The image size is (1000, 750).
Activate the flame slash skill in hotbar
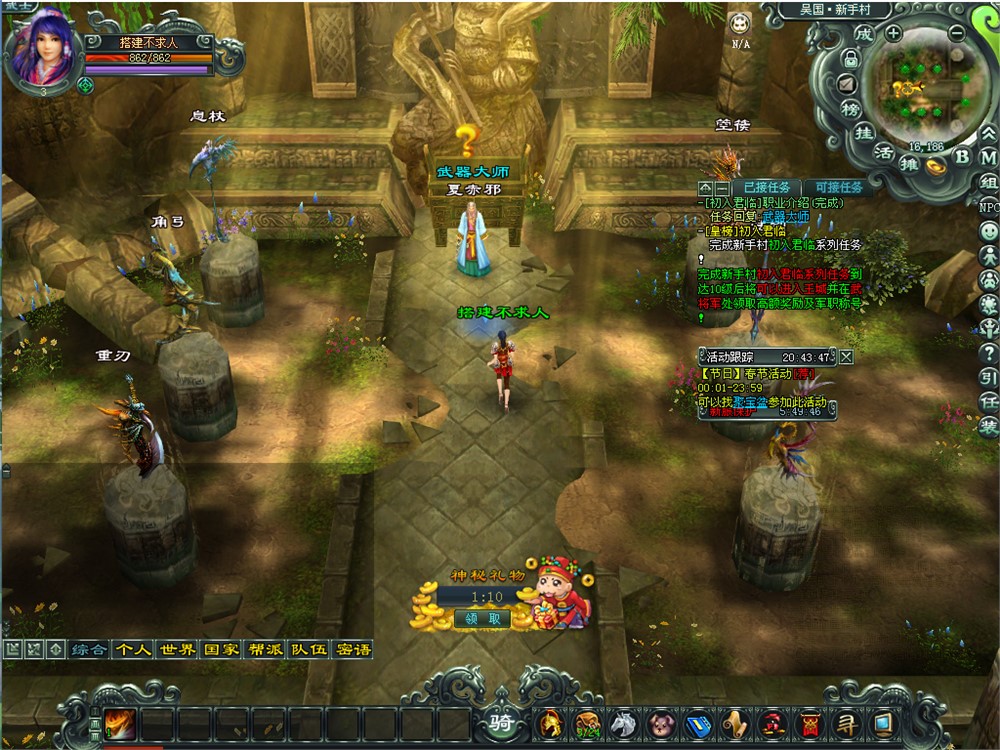tap(119, 722)
